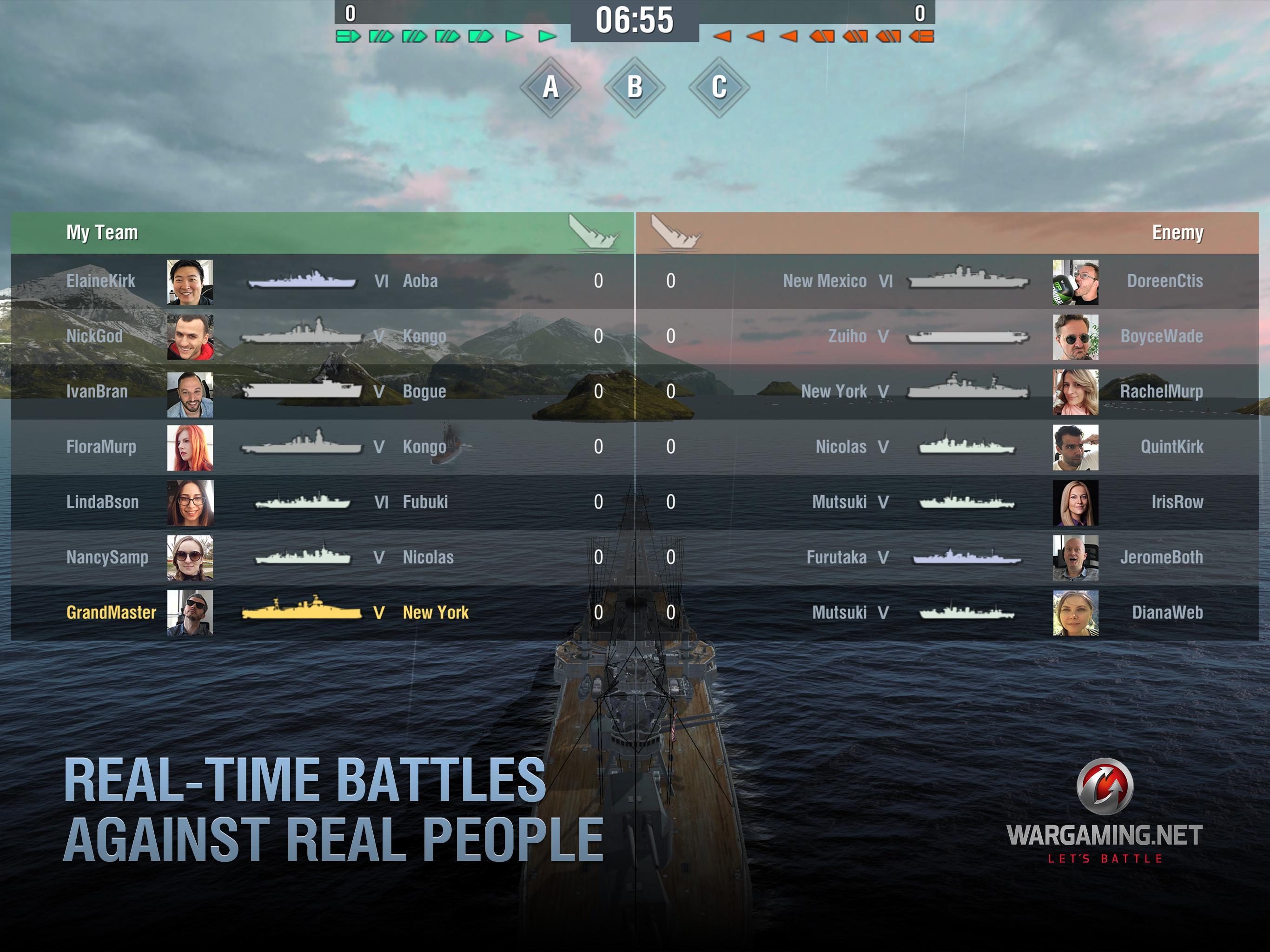Click the My Team header tab
The image size is (1270, 952).
(x=102, y=232)
